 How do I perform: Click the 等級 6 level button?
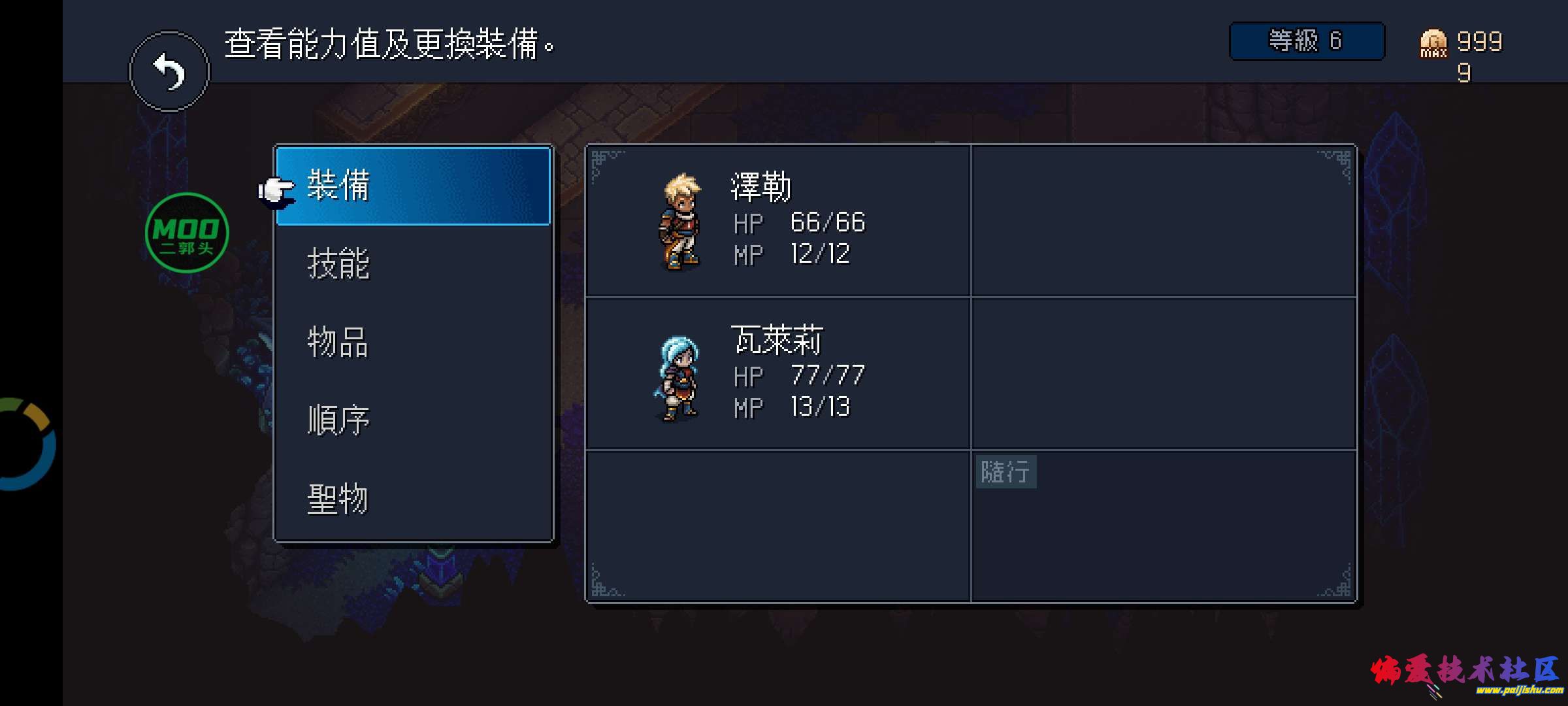[1307, 41]
